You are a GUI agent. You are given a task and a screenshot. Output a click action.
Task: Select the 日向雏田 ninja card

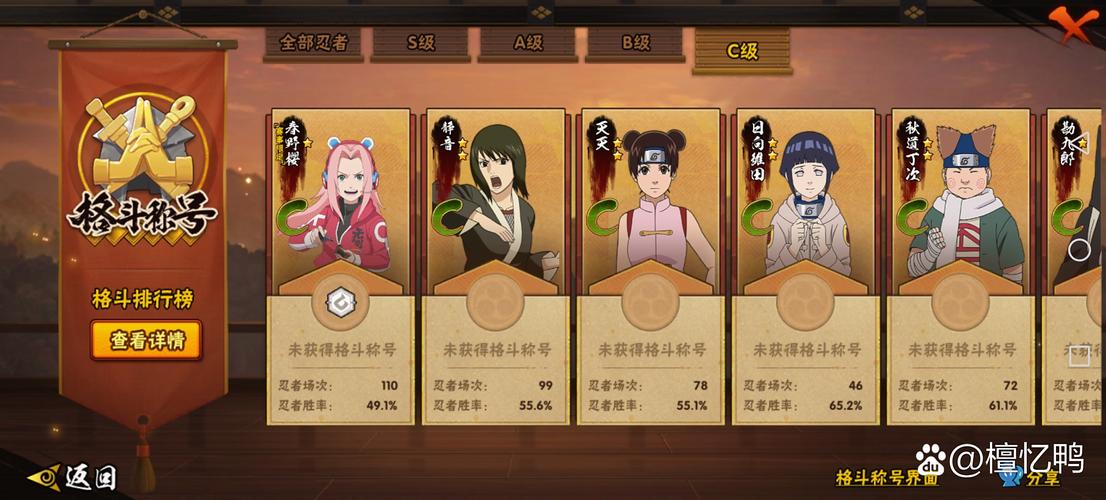(806, 265)
